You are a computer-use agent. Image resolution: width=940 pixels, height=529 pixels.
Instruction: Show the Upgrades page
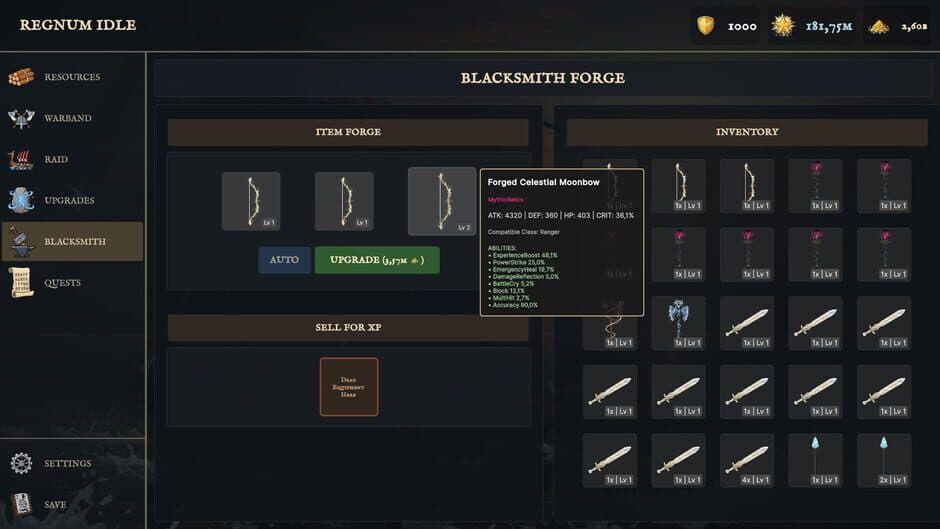69,200
